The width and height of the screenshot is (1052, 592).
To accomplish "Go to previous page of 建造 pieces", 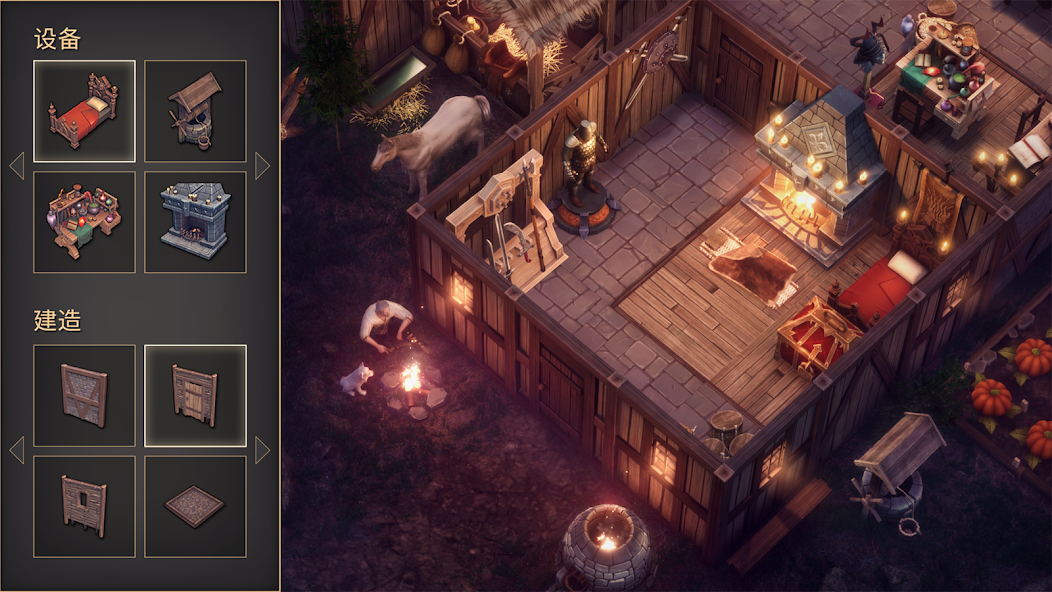I will 16,450.
